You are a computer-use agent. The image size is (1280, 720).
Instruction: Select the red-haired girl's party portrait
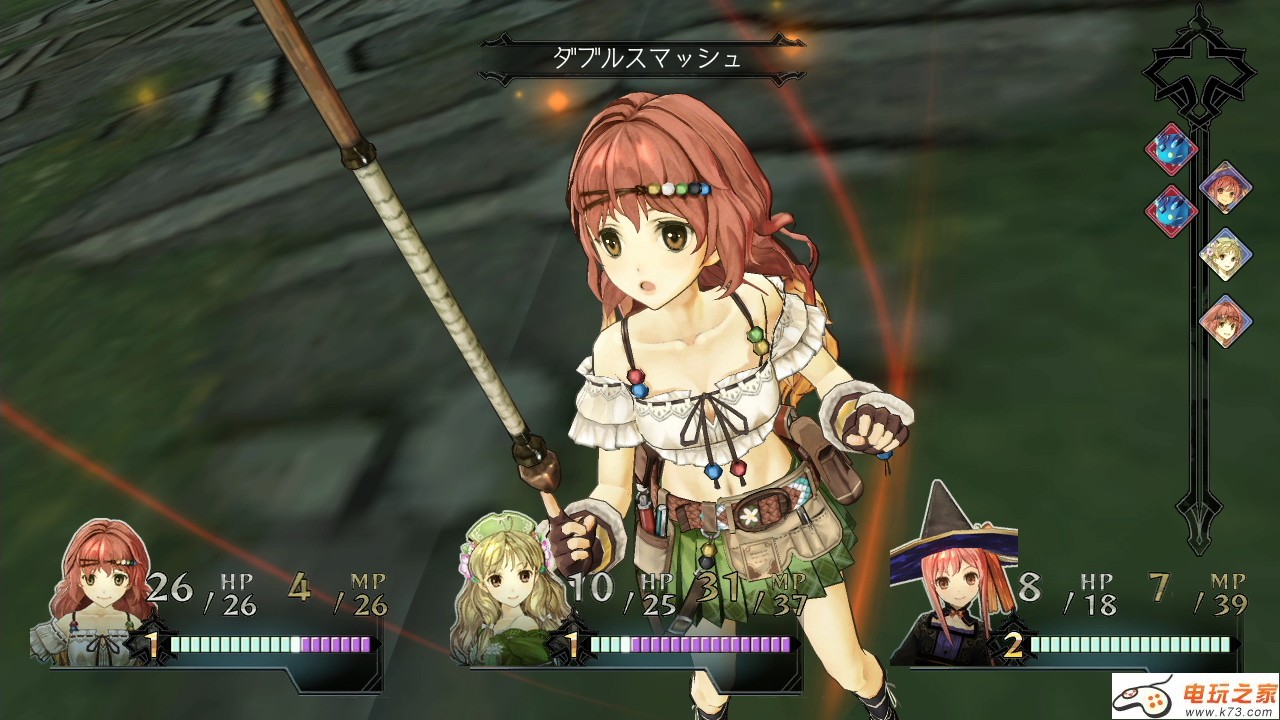point(97,592)
